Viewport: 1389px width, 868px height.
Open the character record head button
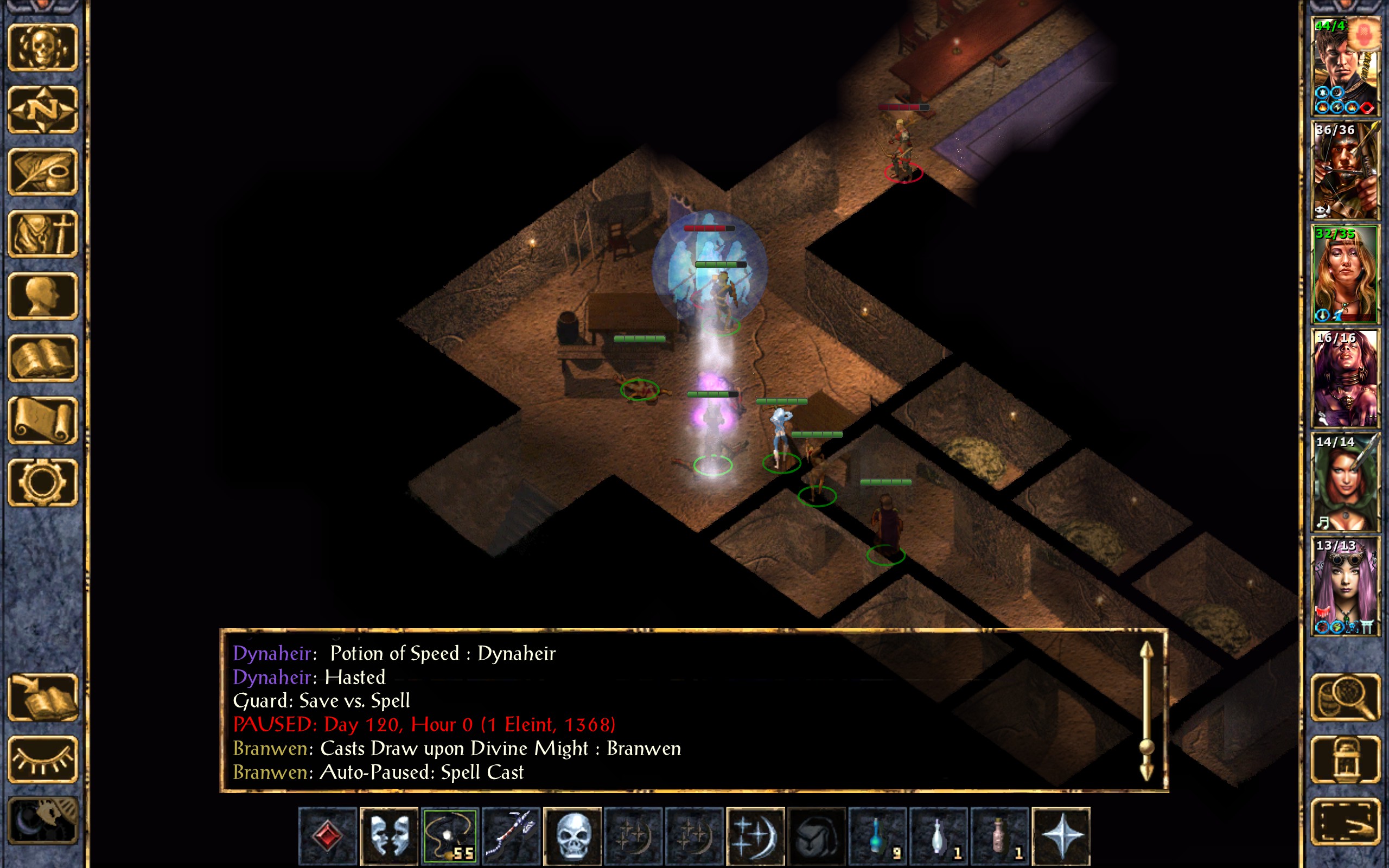42,296
